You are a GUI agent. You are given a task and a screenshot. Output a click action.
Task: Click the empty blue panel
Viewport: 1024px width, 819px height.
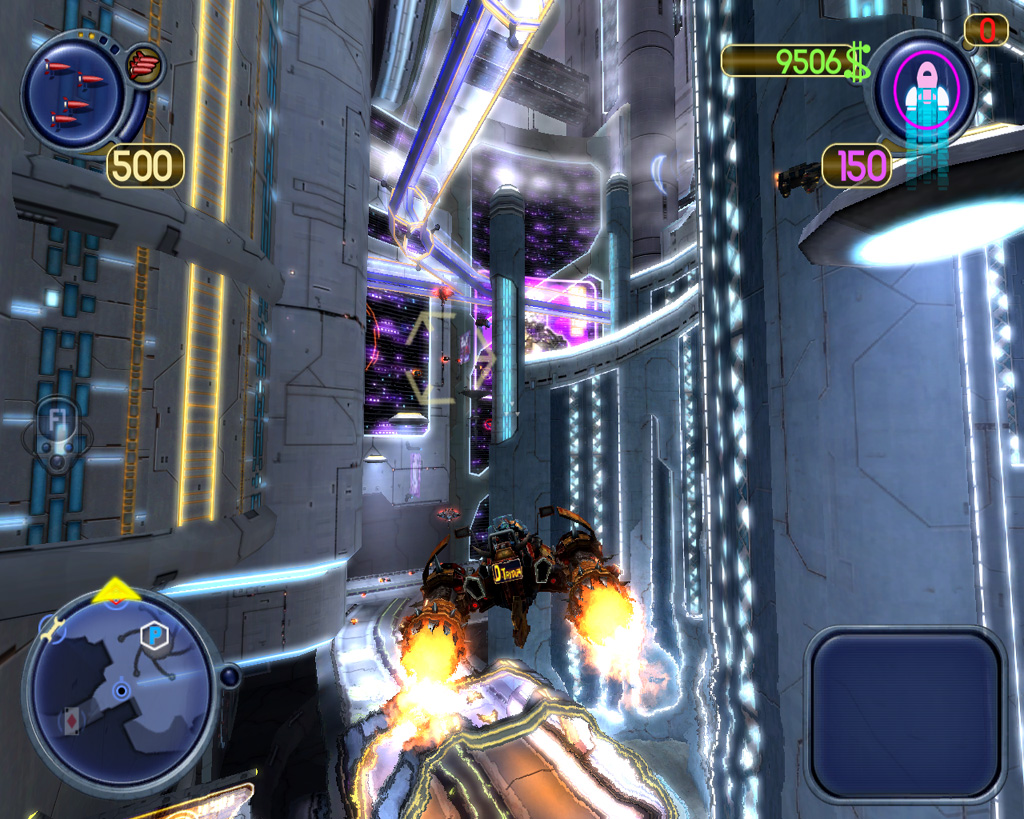[905, 714]
